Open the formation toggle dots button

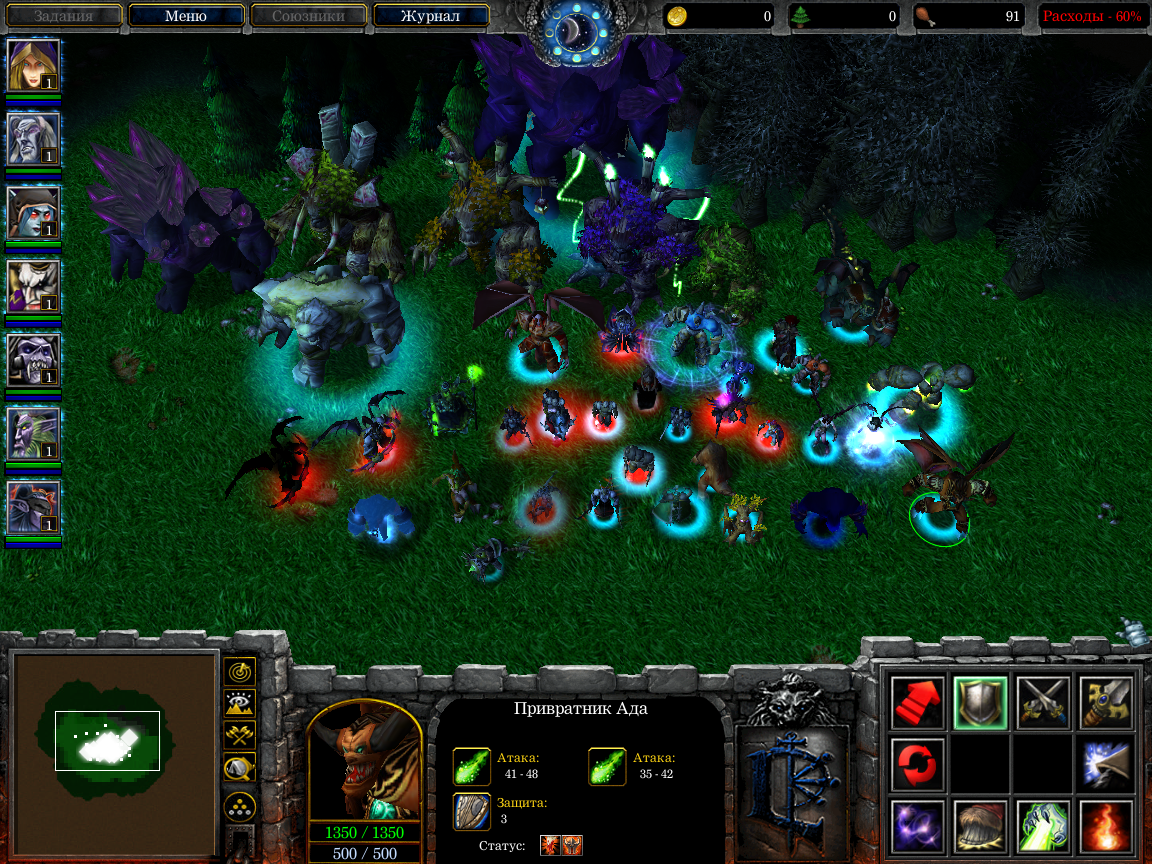coord(240,805)
